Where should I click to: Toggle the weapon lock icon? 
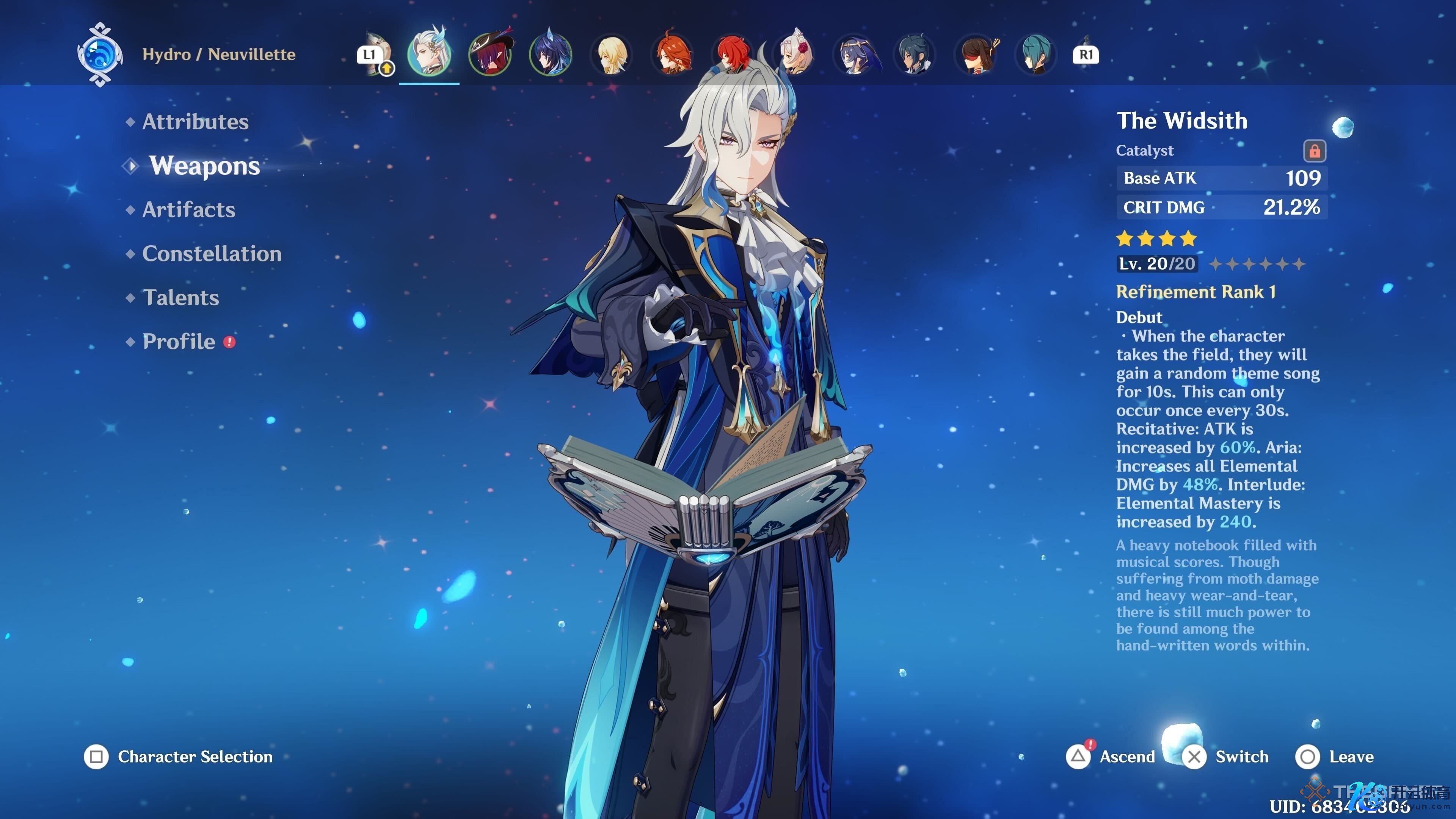(1314, 151)
